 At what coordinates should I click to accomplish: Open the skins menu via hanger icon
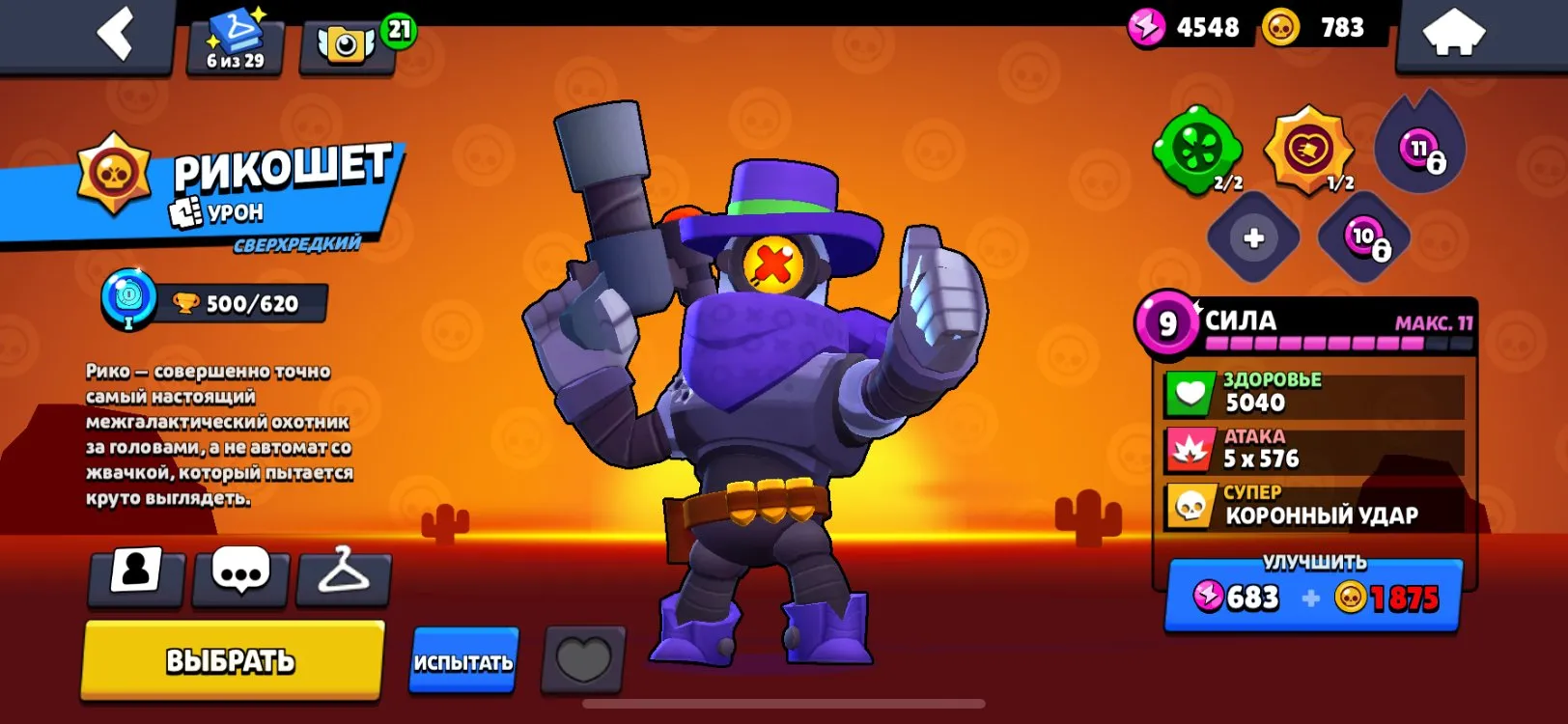pyautogui.click(x=343, y=576)
